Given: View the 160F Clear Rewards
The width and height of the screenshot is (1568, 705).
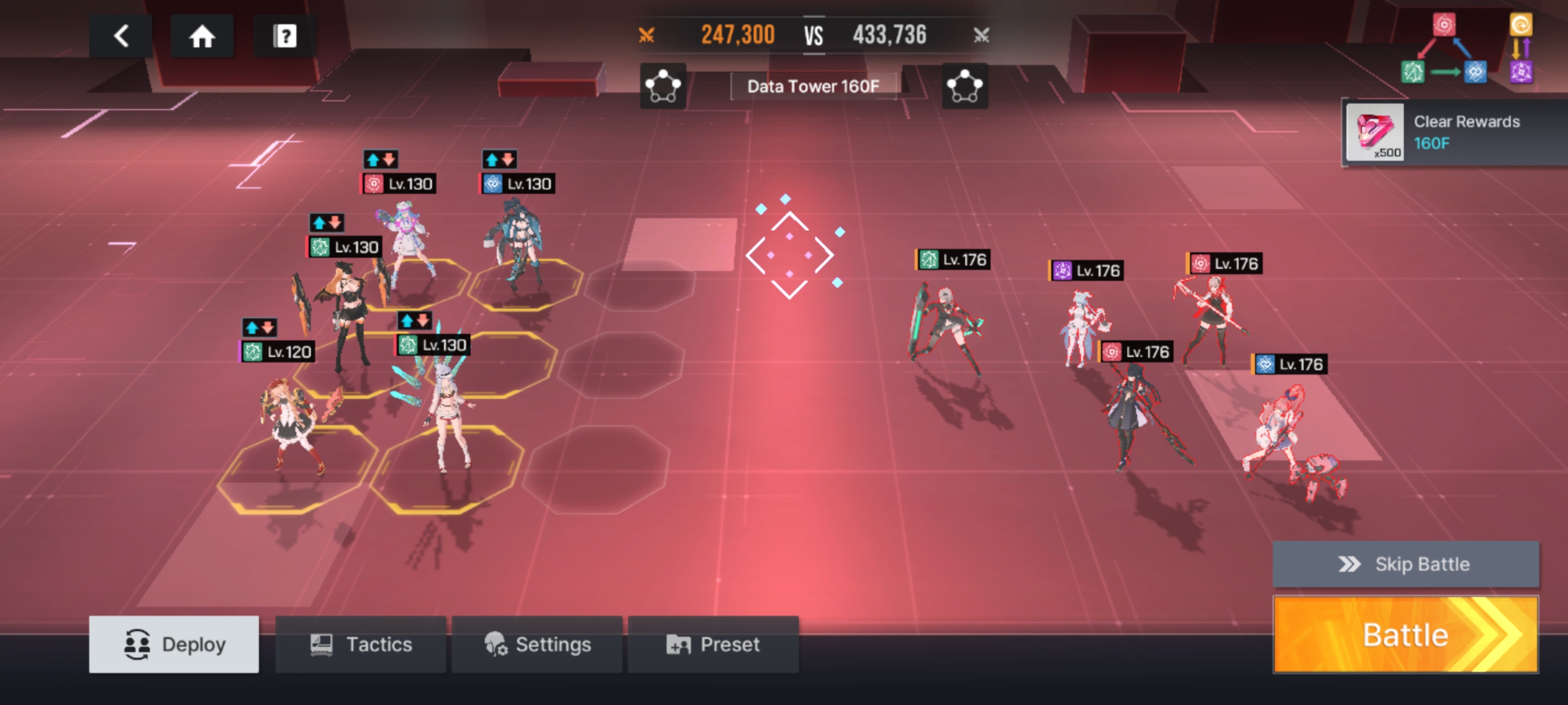Looking at the screenshot, I should pyautogui.click(x=1454, y=132).
